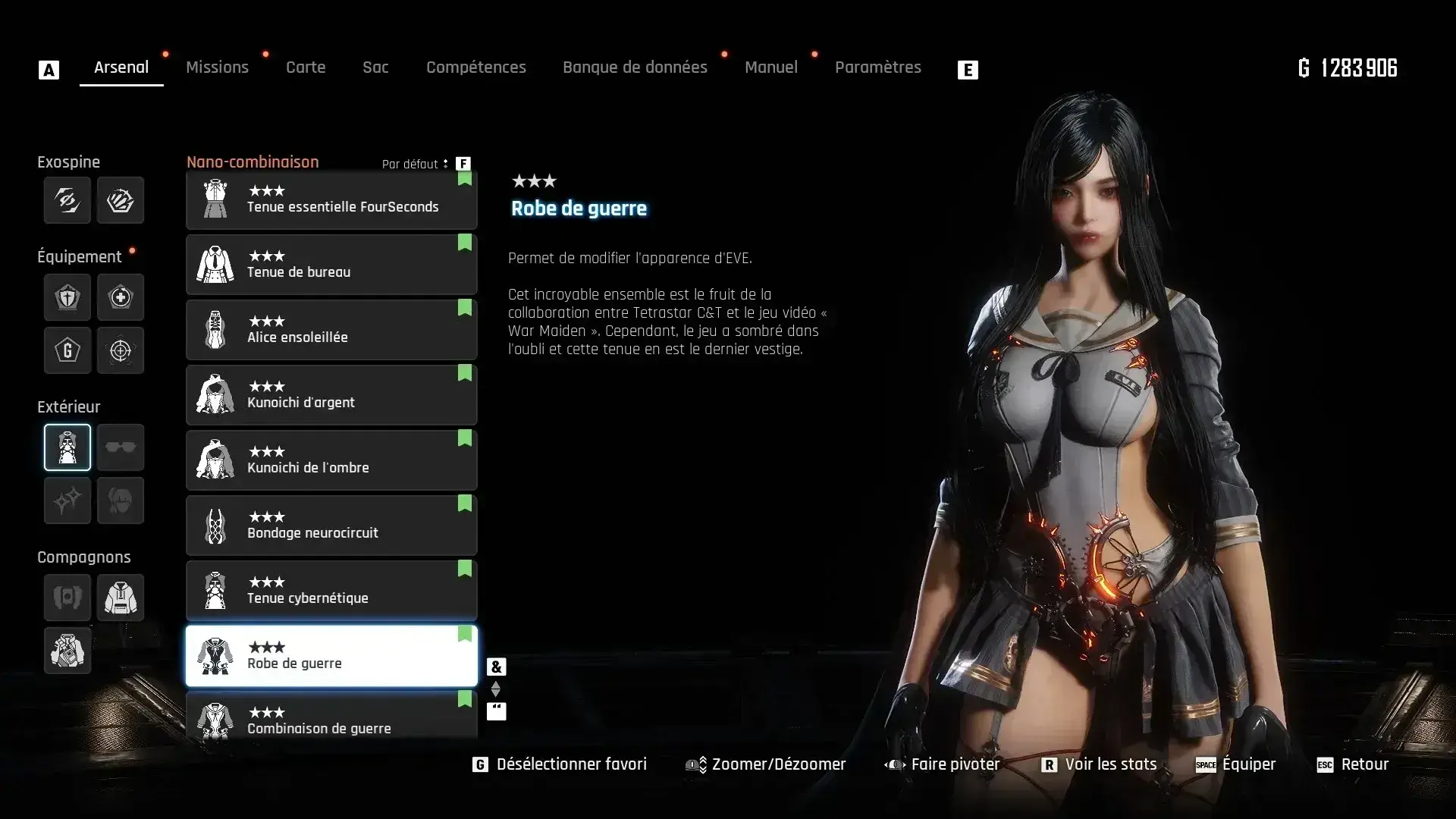Open the Banque de données tab
Screen dimensions: 1456x819
635,67
